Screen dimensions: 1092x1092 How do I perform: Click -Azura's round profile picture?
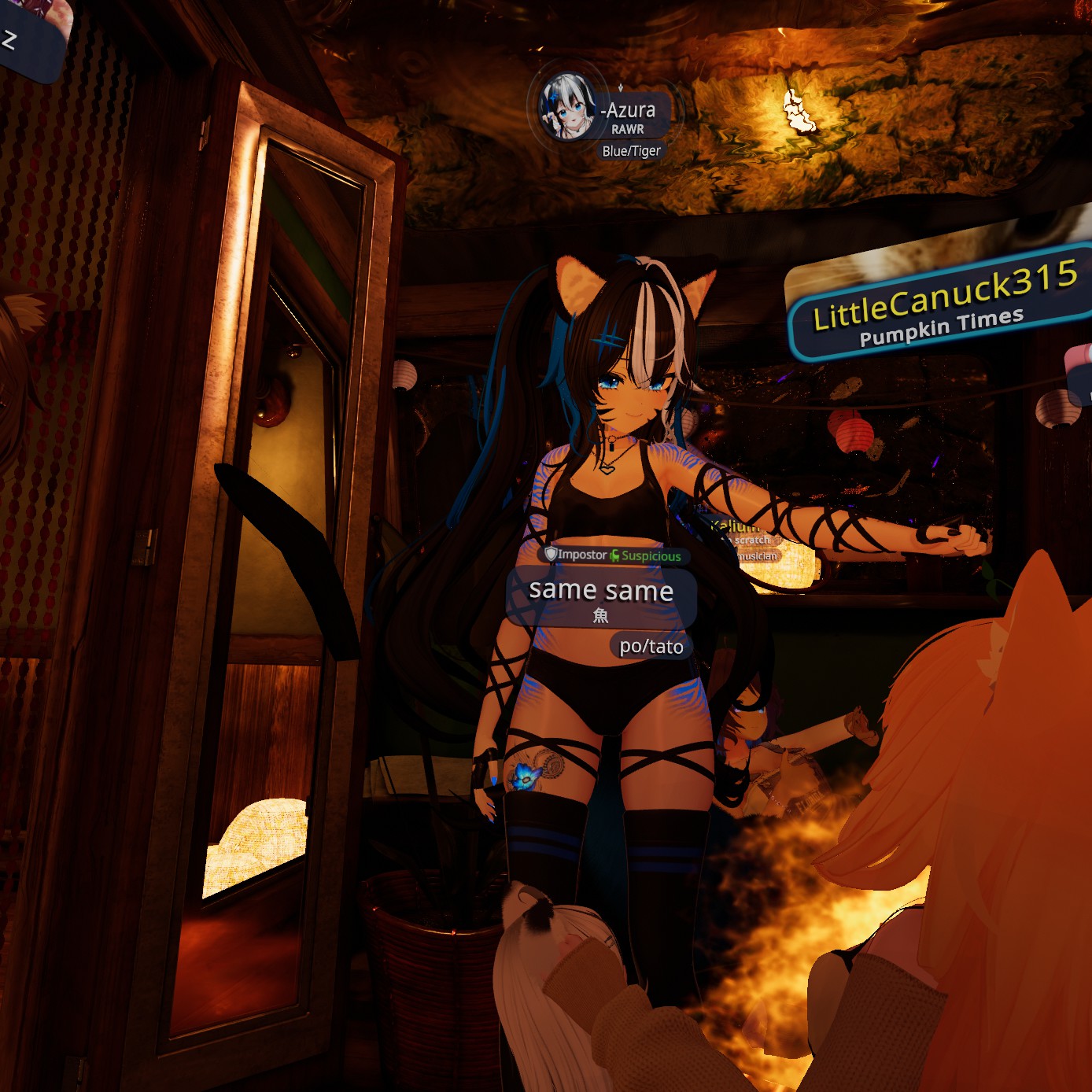pos(566,108)
